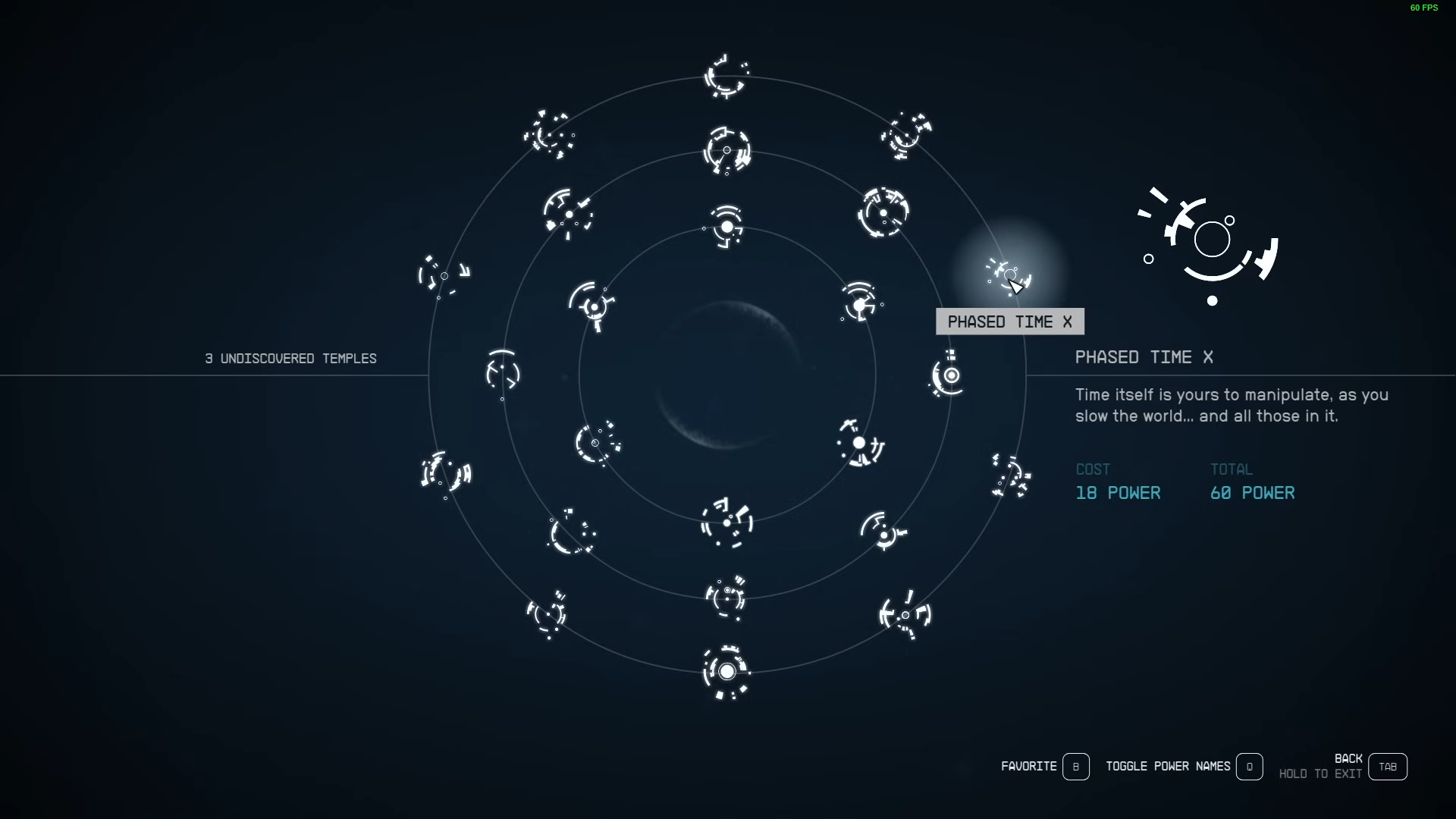This screenshot has height=819, width=1456.
Task: Click the 18 Power cost value
Action: [1117, 493]
